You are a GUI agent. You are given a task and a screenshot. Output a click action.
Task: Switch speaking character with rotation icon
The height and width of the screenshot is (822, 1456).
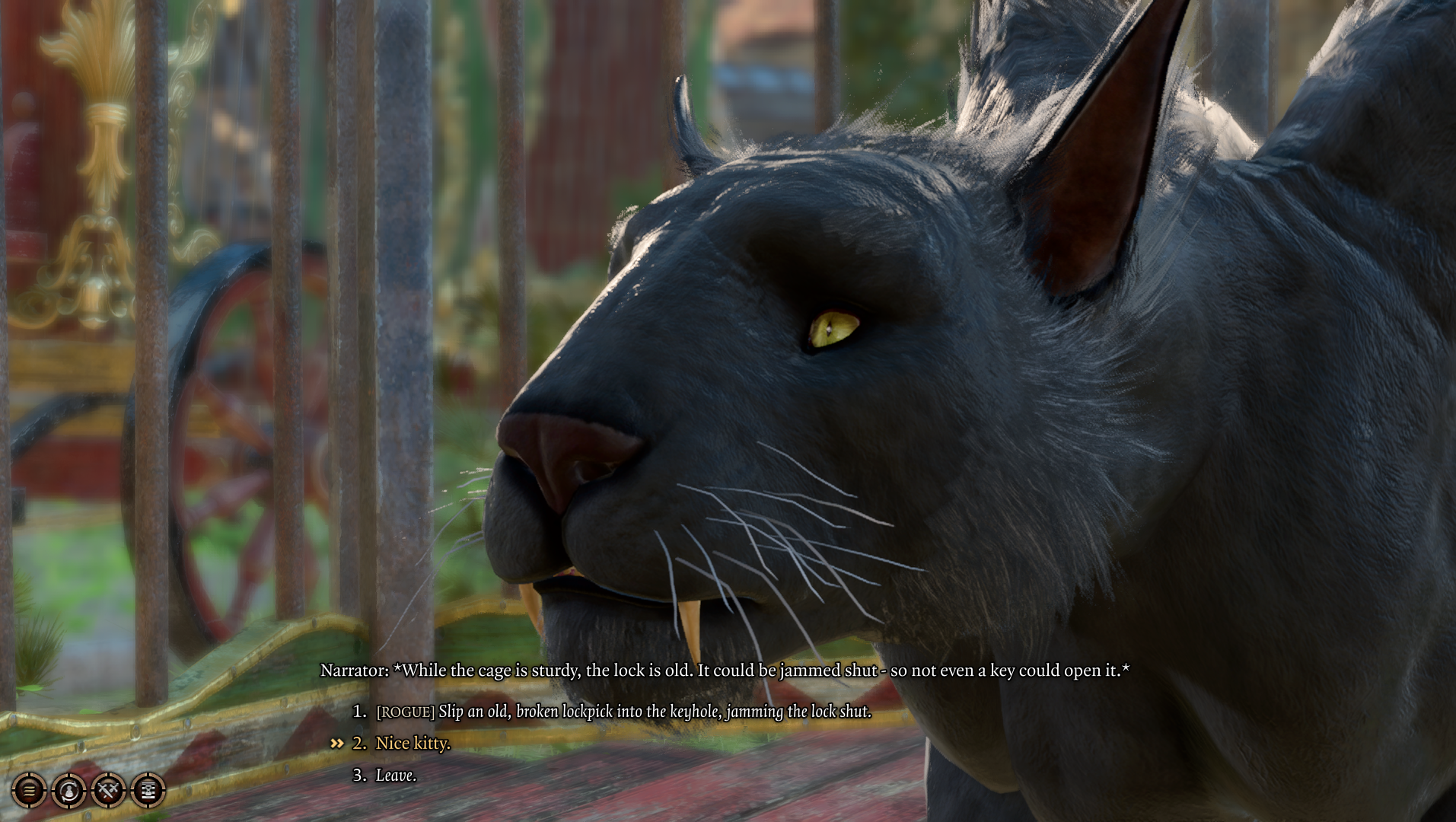[70, 792]
